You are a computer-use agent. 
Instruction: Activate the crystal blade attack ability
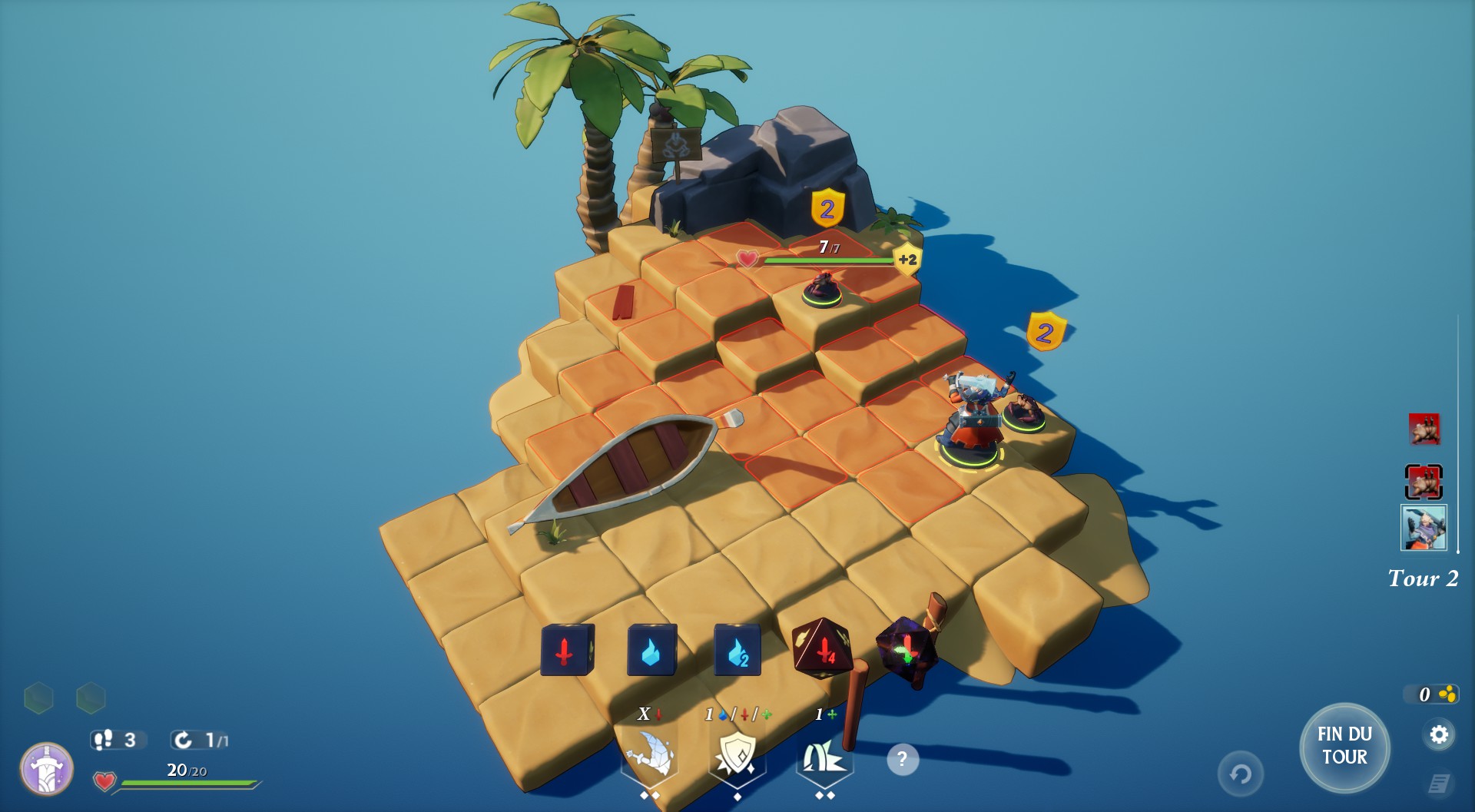649,757
